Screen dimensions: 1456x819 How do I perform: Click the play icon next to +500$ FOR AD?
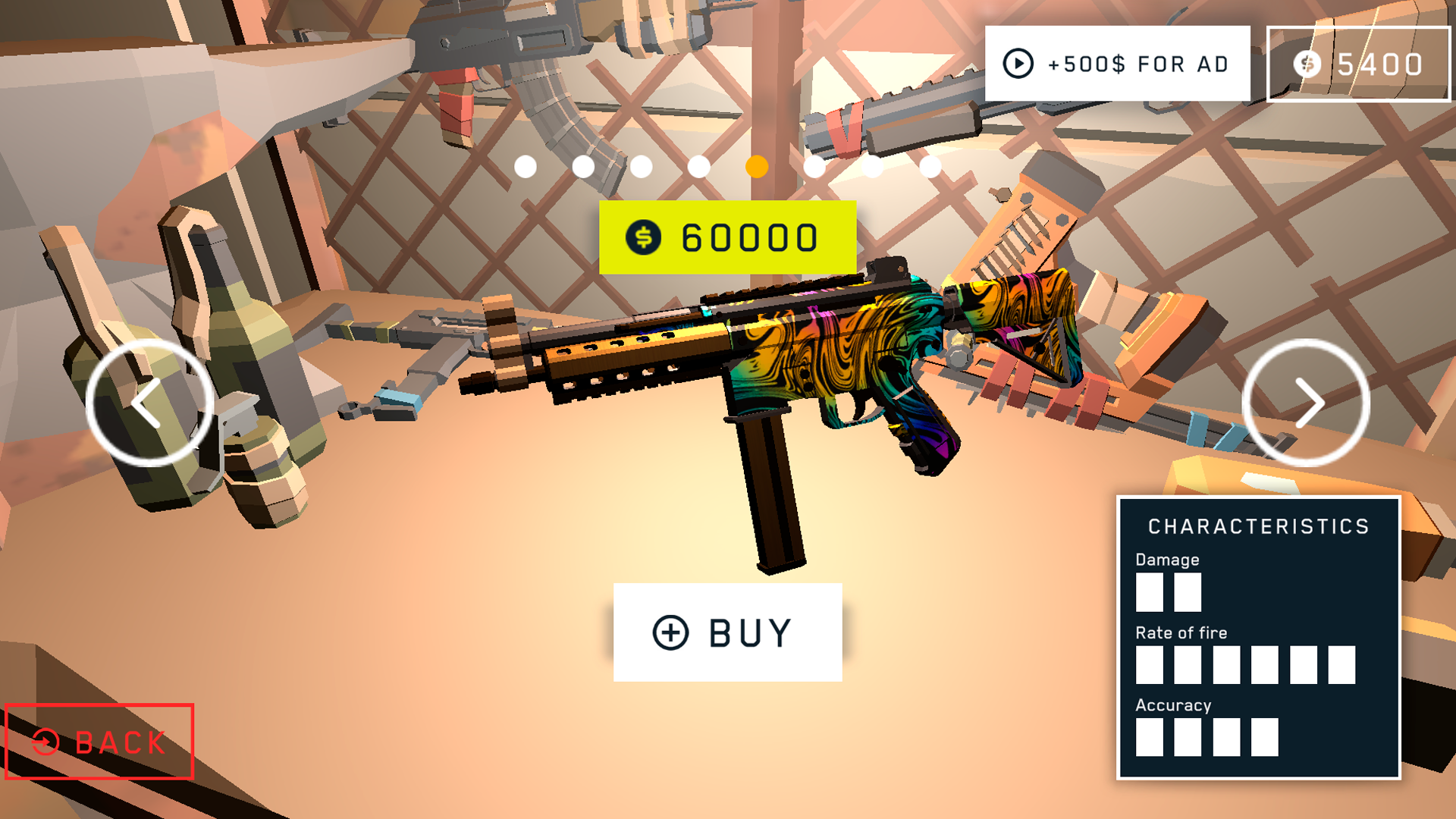click(1019, 62)
